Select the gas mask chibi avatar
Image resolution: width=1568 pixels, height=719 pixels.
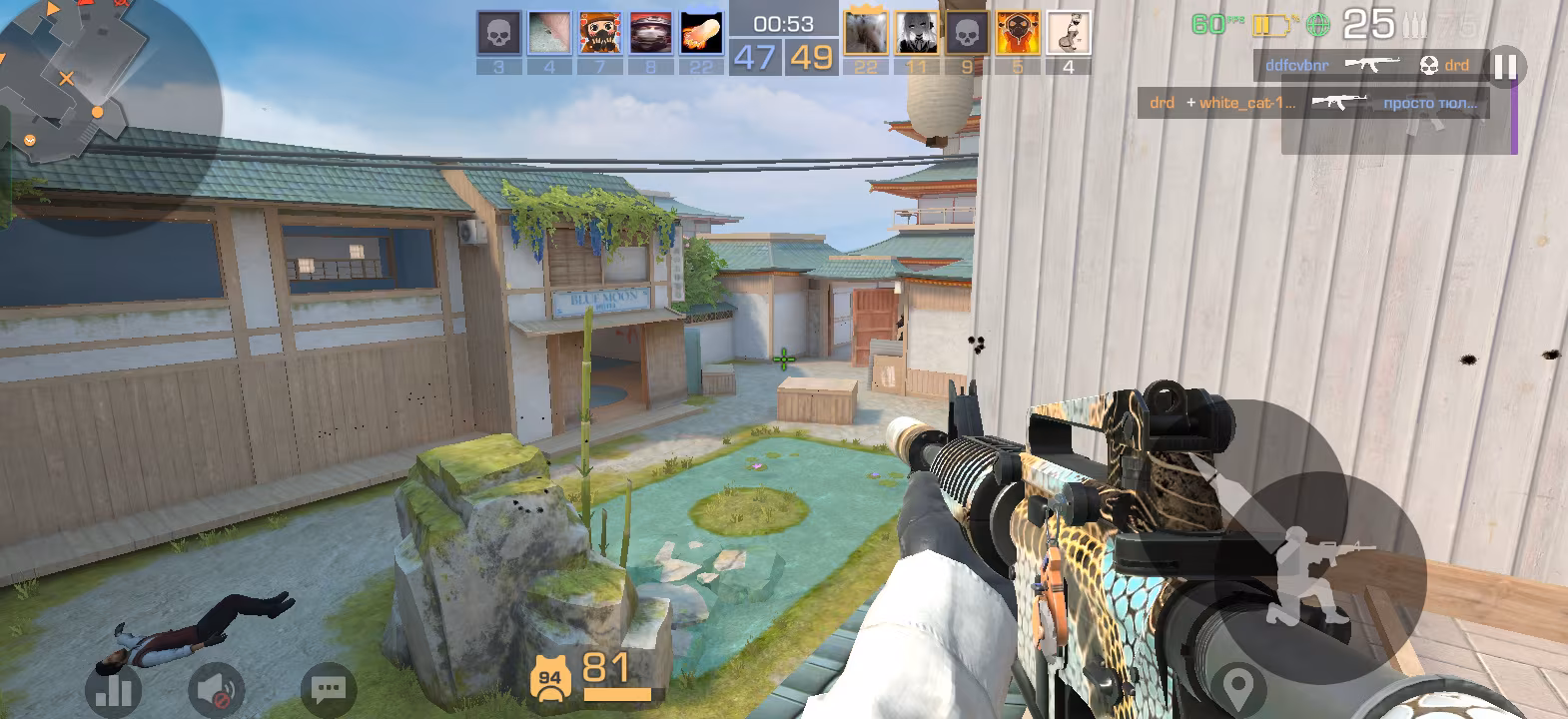(599, 33)
